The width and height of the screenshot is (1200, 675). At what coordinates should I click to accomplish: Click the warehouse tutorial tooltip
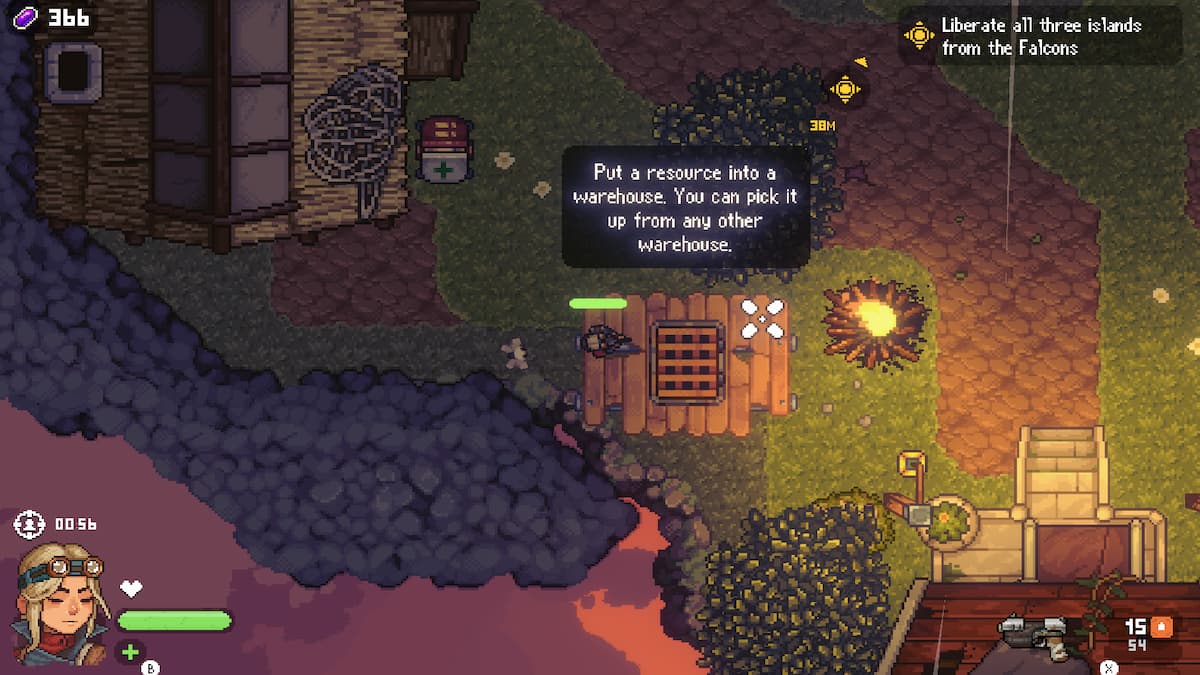point(685,207)
